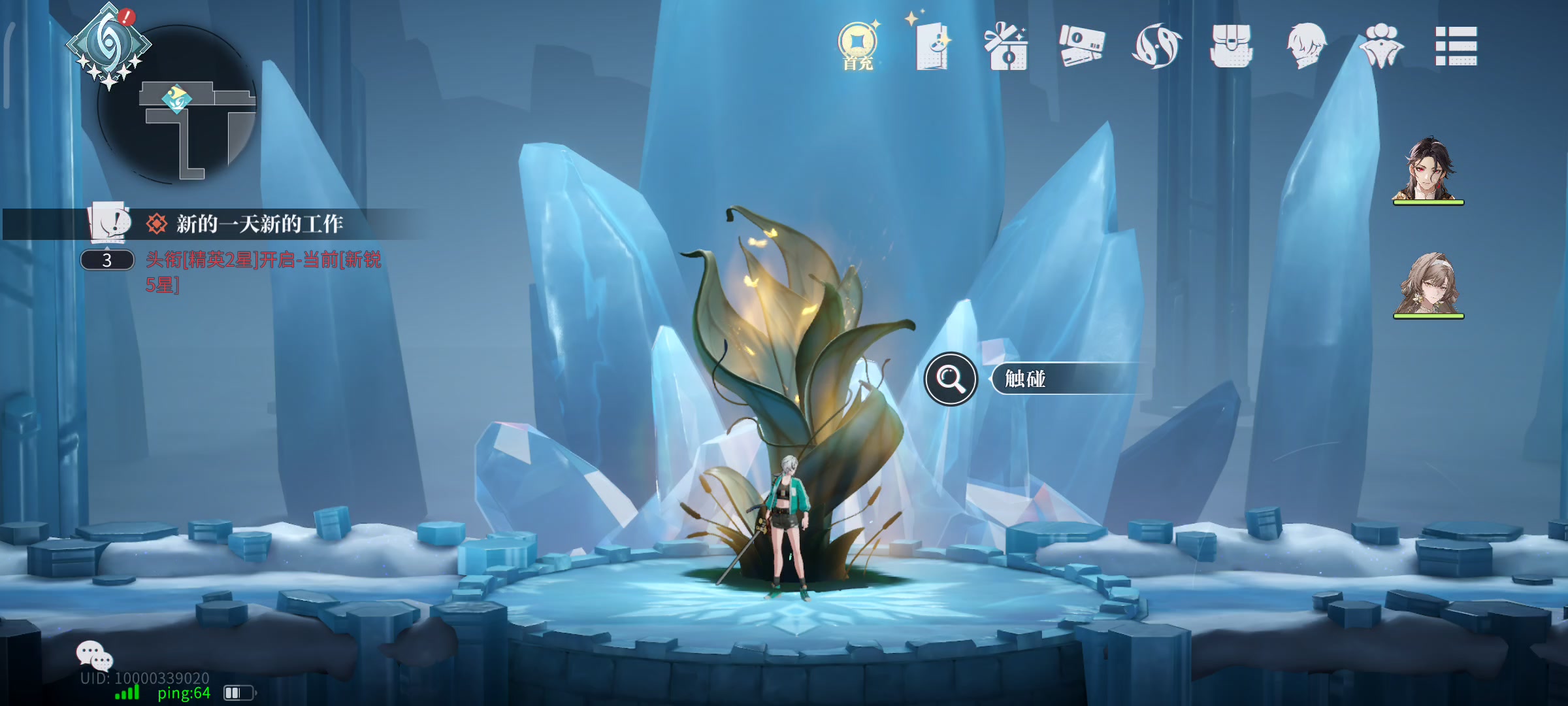This screenshot has width=1568, height=706.
Task: Open the chat speech bubbles
Action: 94,654
